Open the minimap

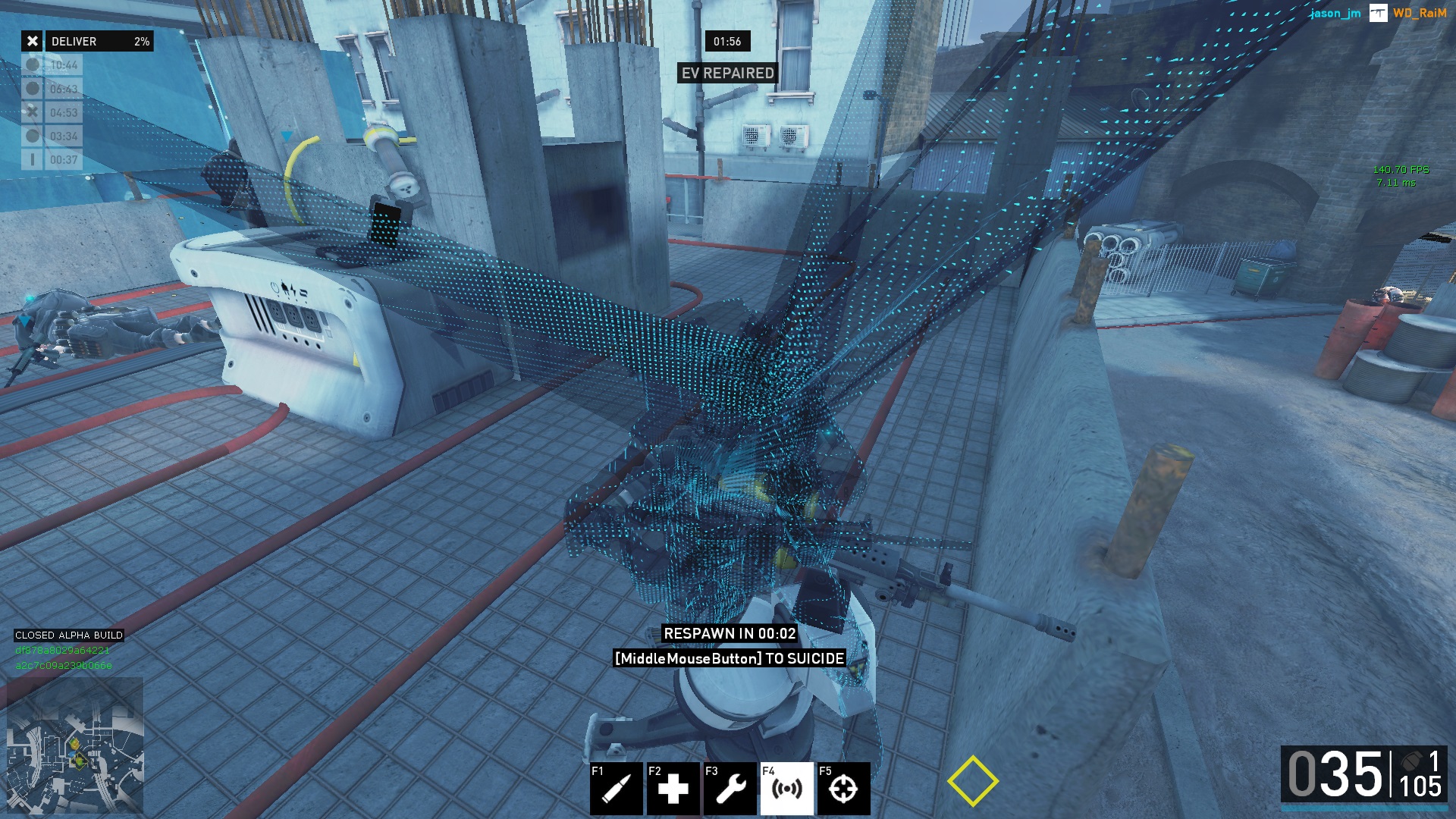click(75, 746)
